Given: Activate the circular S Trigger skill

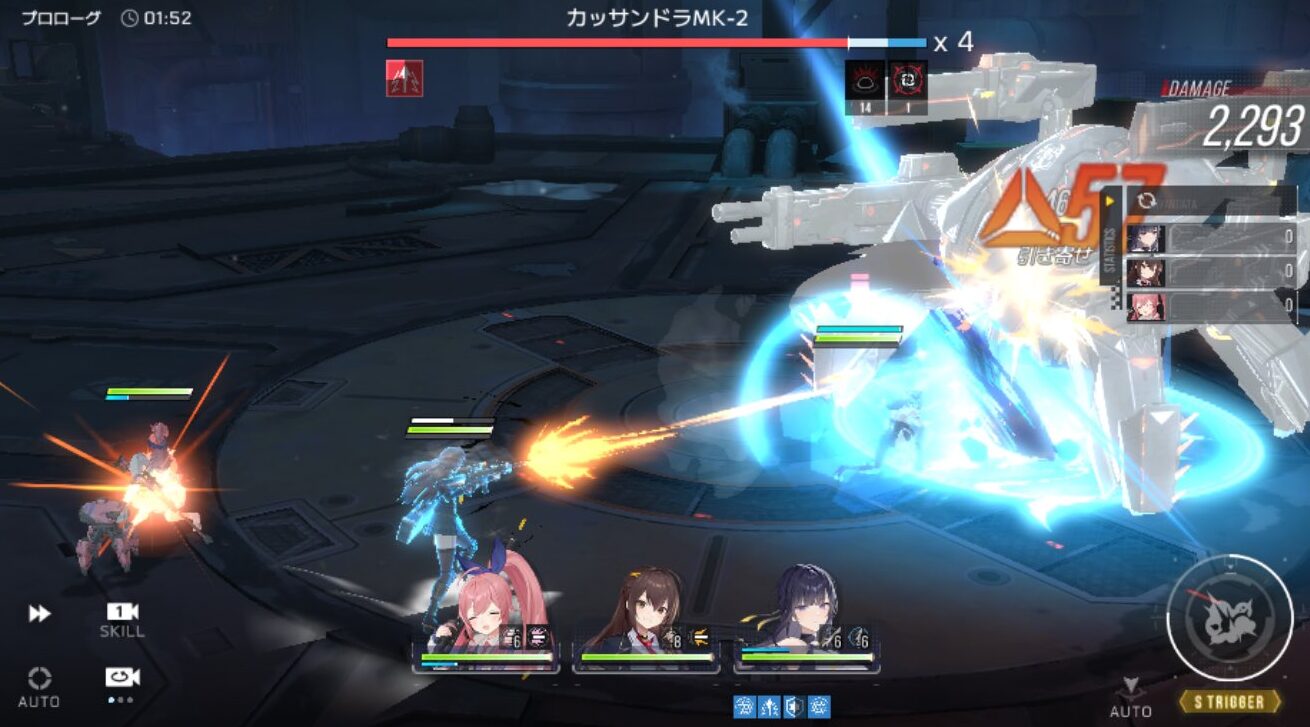Looking at the screenshot, I should [x=1229, y=617].
